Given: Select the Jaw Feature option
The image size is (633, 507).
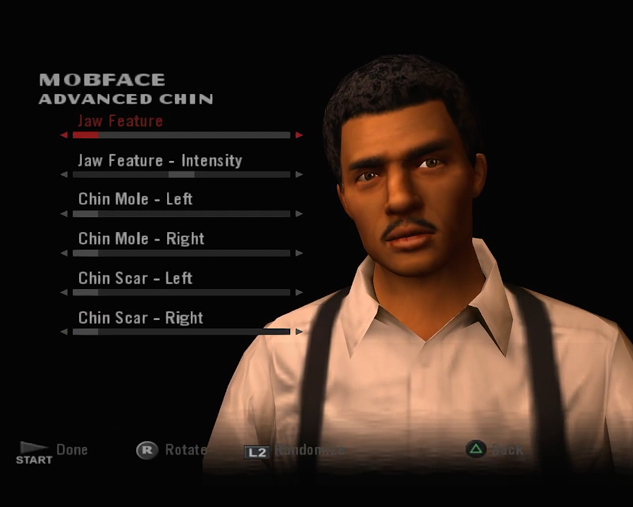Looking at the screenshot, I should point(120,121).
